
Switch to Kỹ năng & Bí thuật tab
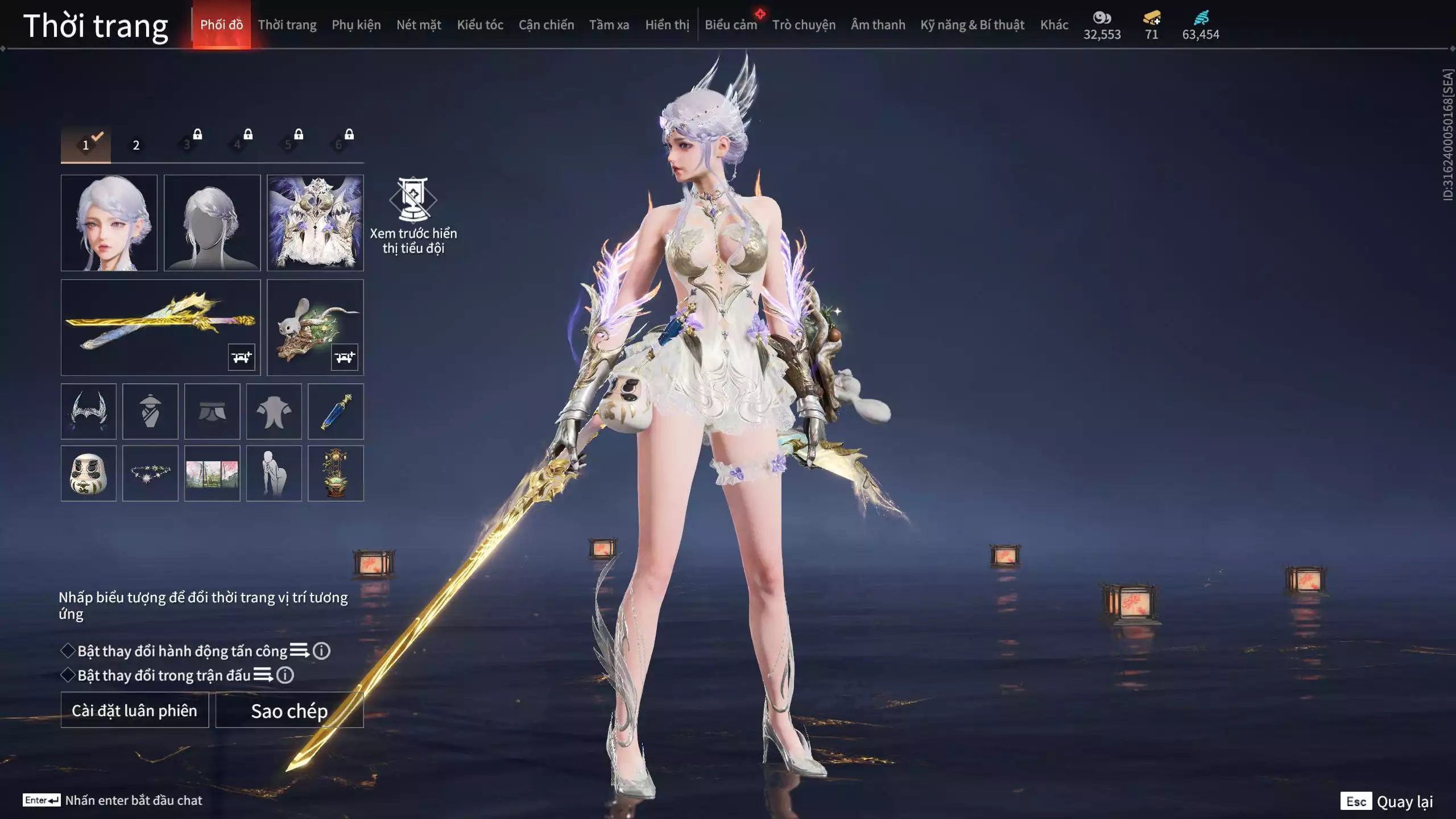pyautogui.click(x=972, y=25)
